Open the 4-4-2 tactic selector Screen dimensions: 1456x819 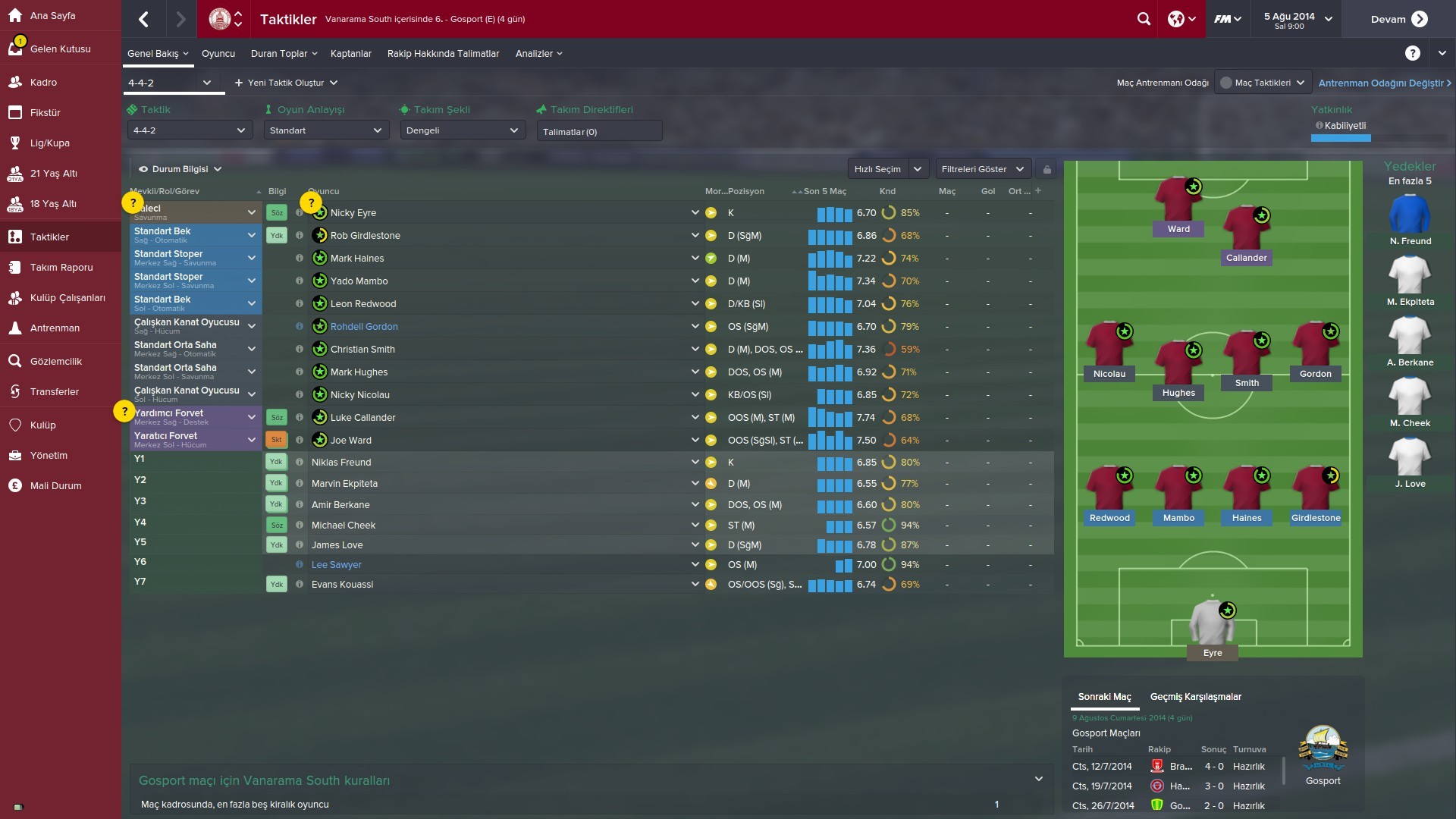pyautogui.click(x=172, y=83)
